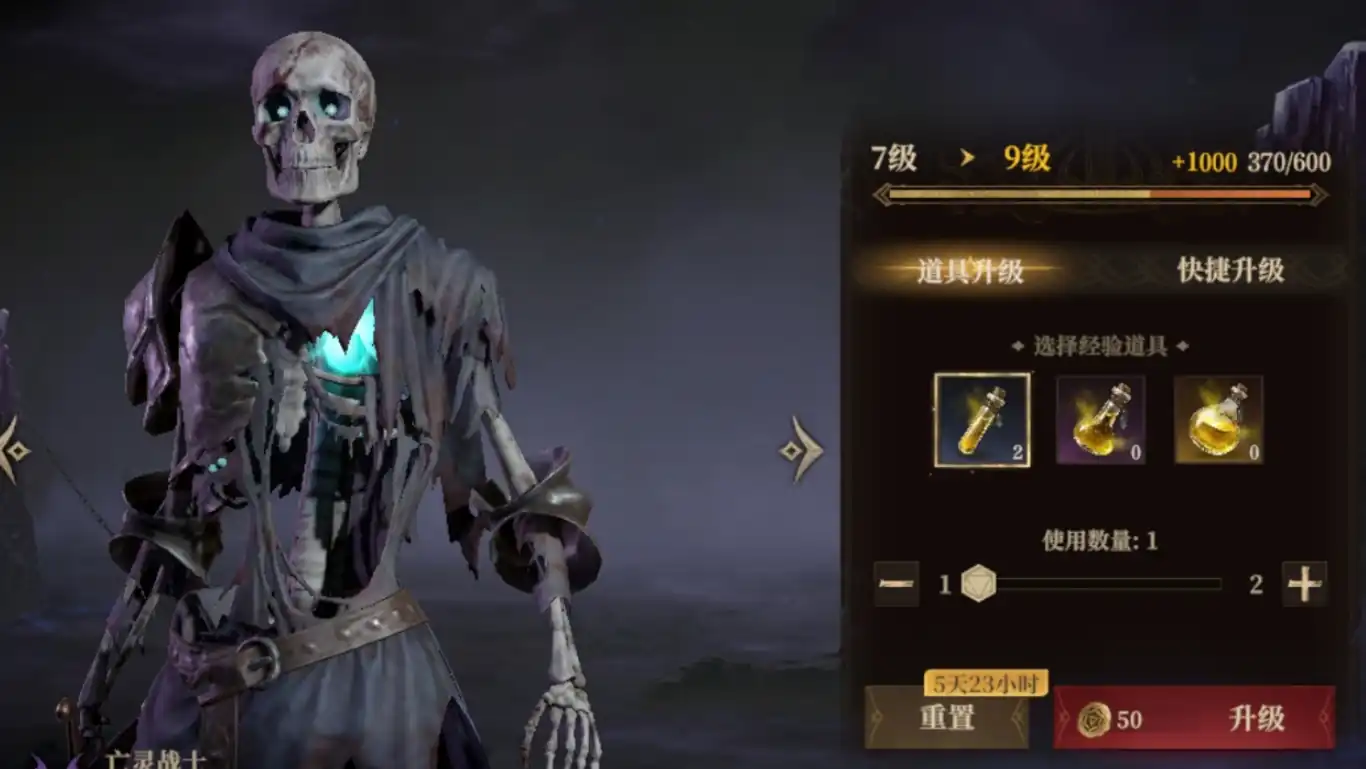The image size is (1366, 769).
Task: Choose the medium yellow flask on purple background
Action: 1101,420
